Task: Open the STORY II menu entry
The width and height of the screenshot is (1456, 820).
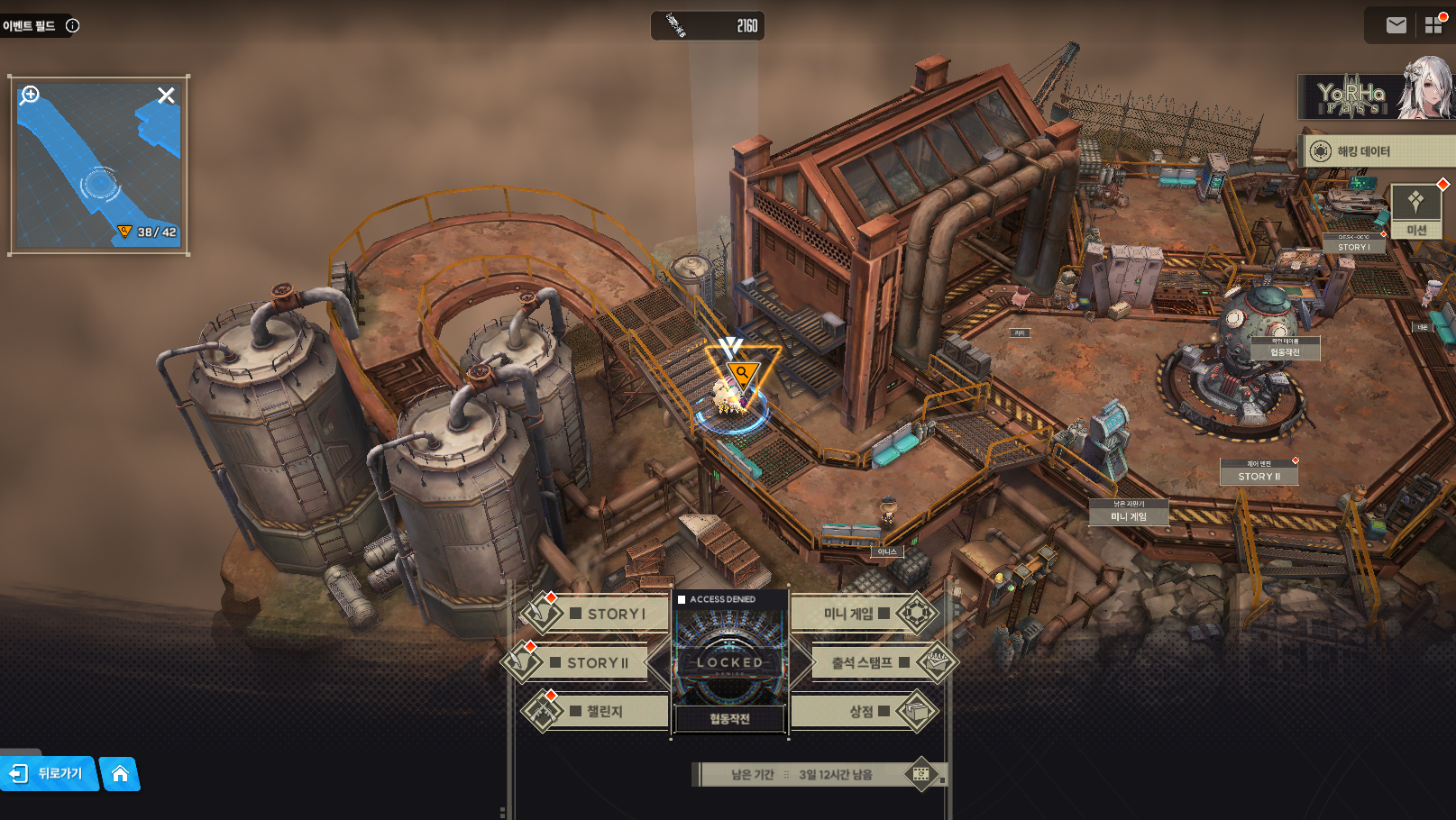Action: click(x=590, y=662)
